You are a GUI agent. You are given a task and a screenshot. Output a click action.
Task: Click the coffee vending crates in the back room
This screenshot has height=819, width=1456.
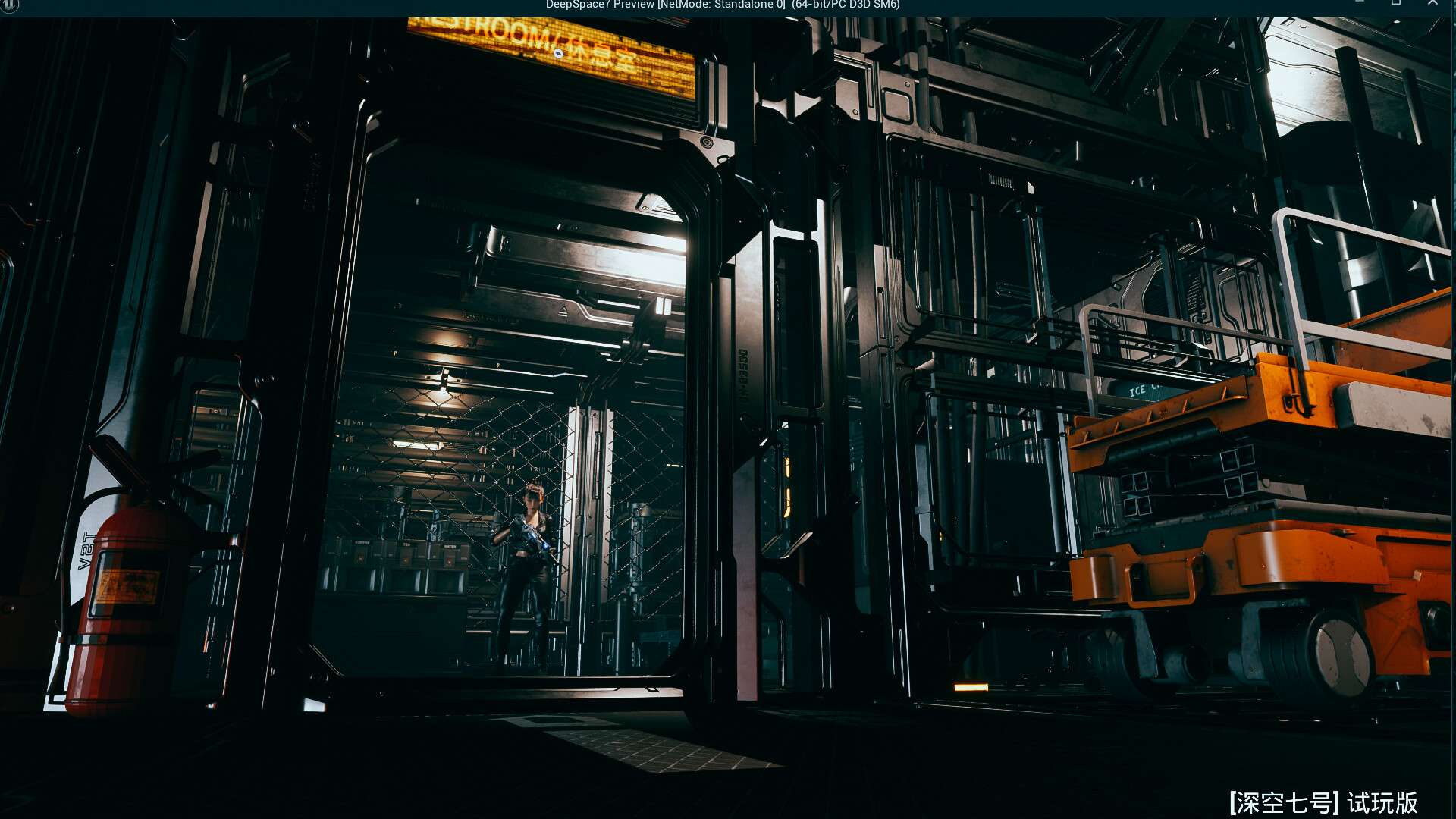click(x=362, y=543)
